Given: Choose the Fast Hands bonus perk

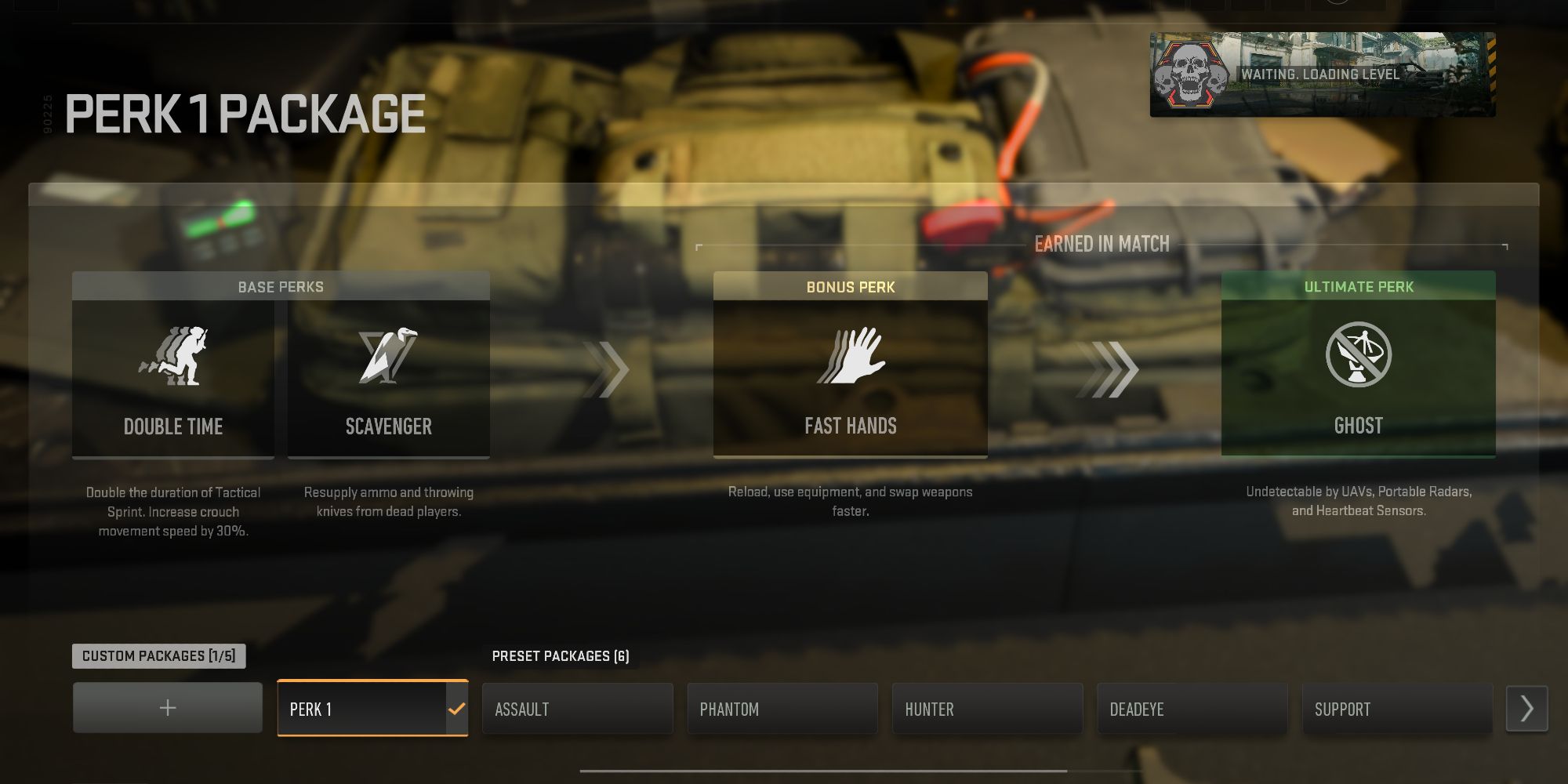Looking at the screenshot, I should [850, 378].
